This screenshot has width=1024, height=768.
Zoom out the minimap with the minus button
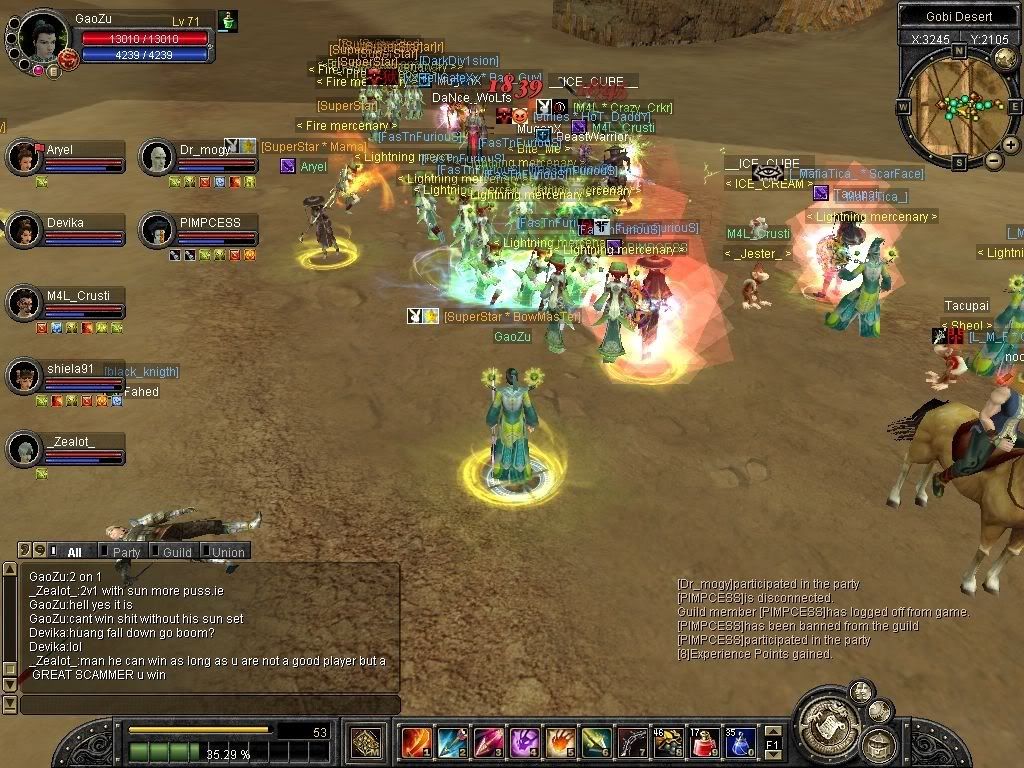click(994, 160)
